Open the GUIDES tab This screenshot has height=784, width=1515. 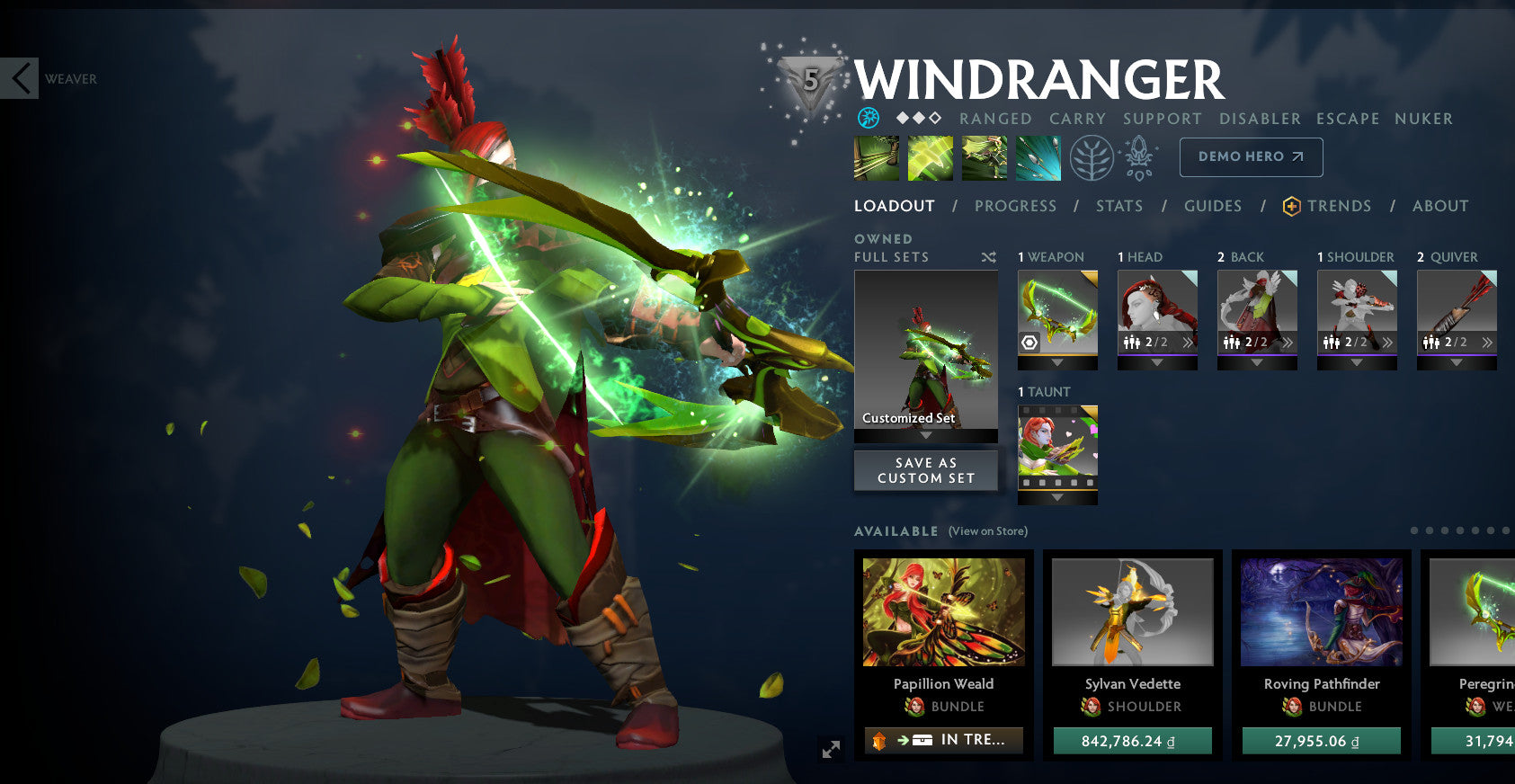1212,206
